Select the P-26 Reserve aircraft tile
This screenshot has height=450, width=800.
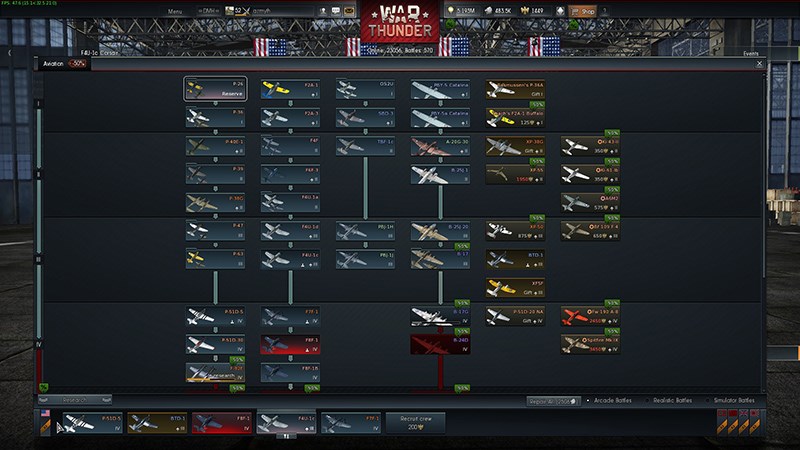point(215,90)
